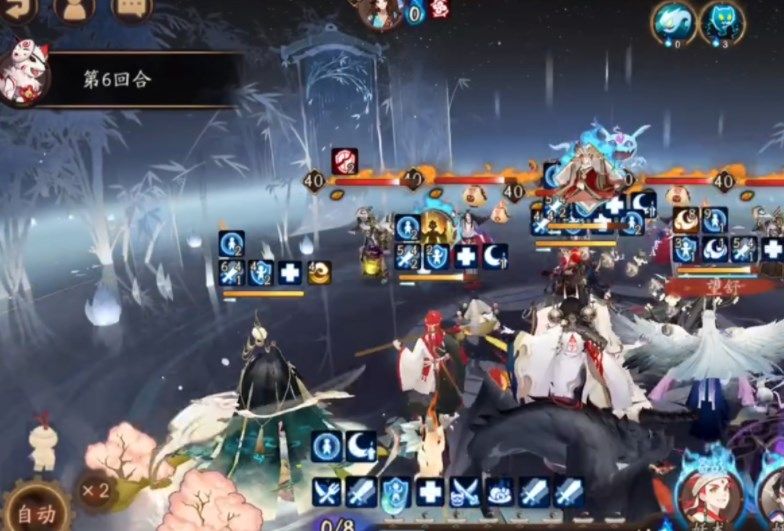Image resolution: width=784 pixels, height=531 pixels.
Task: Open the friends silhouette icon
Action: [75, 8]
